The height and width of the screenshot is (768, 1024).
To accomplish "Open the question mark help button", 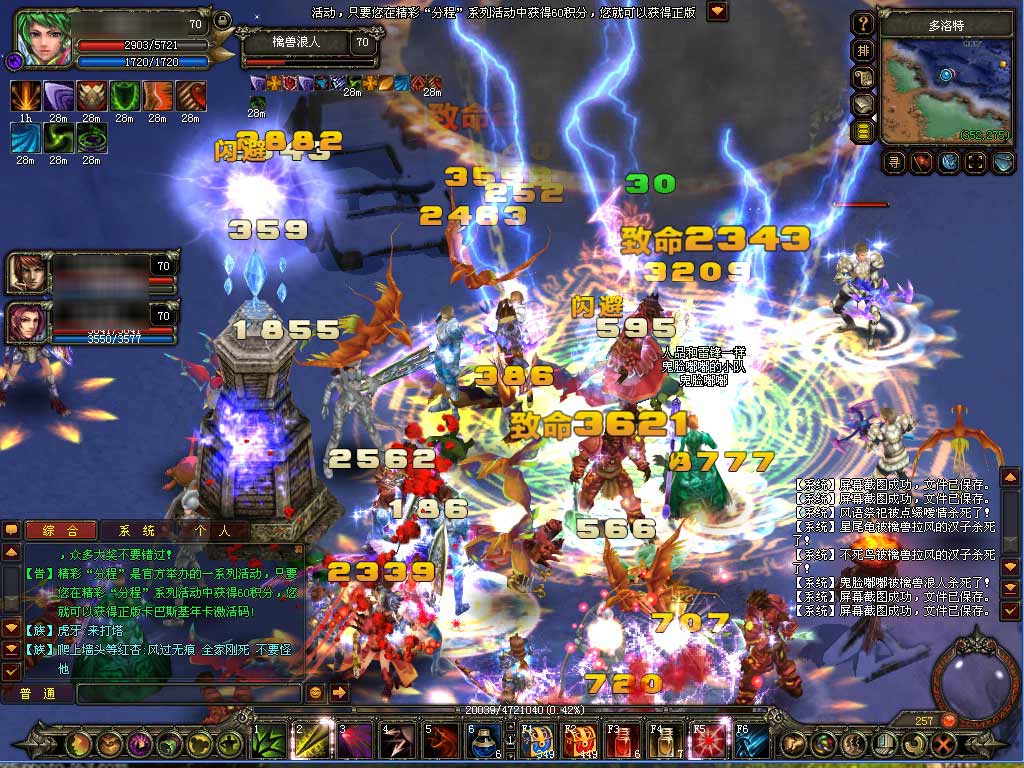I will coord(863,23).
